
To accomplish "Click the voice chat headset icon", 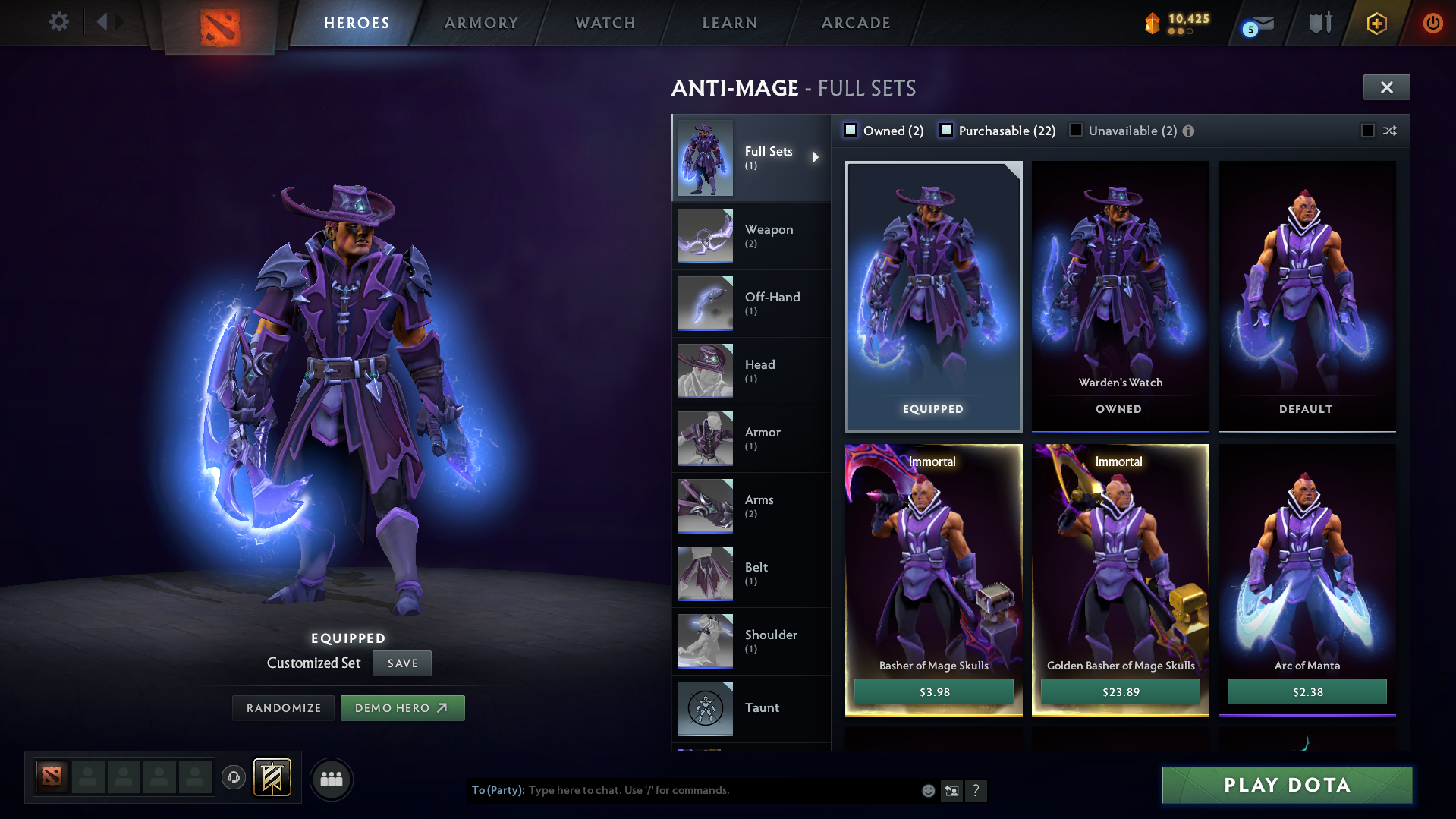I will pyautogui.click(x=234, y=779).
